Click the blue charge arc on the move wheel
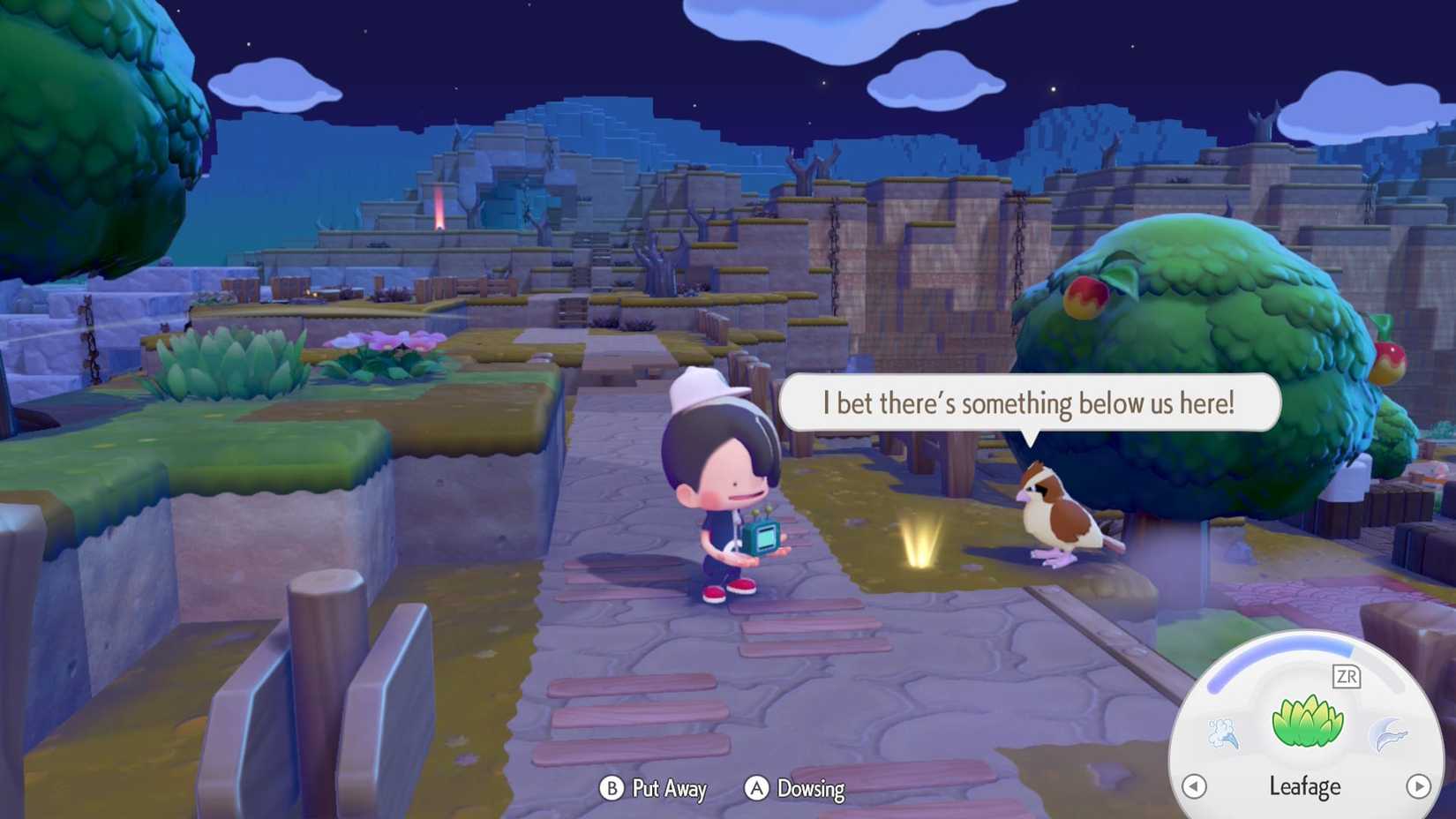Screen dimensions: 1456x819 (1262, 655)
